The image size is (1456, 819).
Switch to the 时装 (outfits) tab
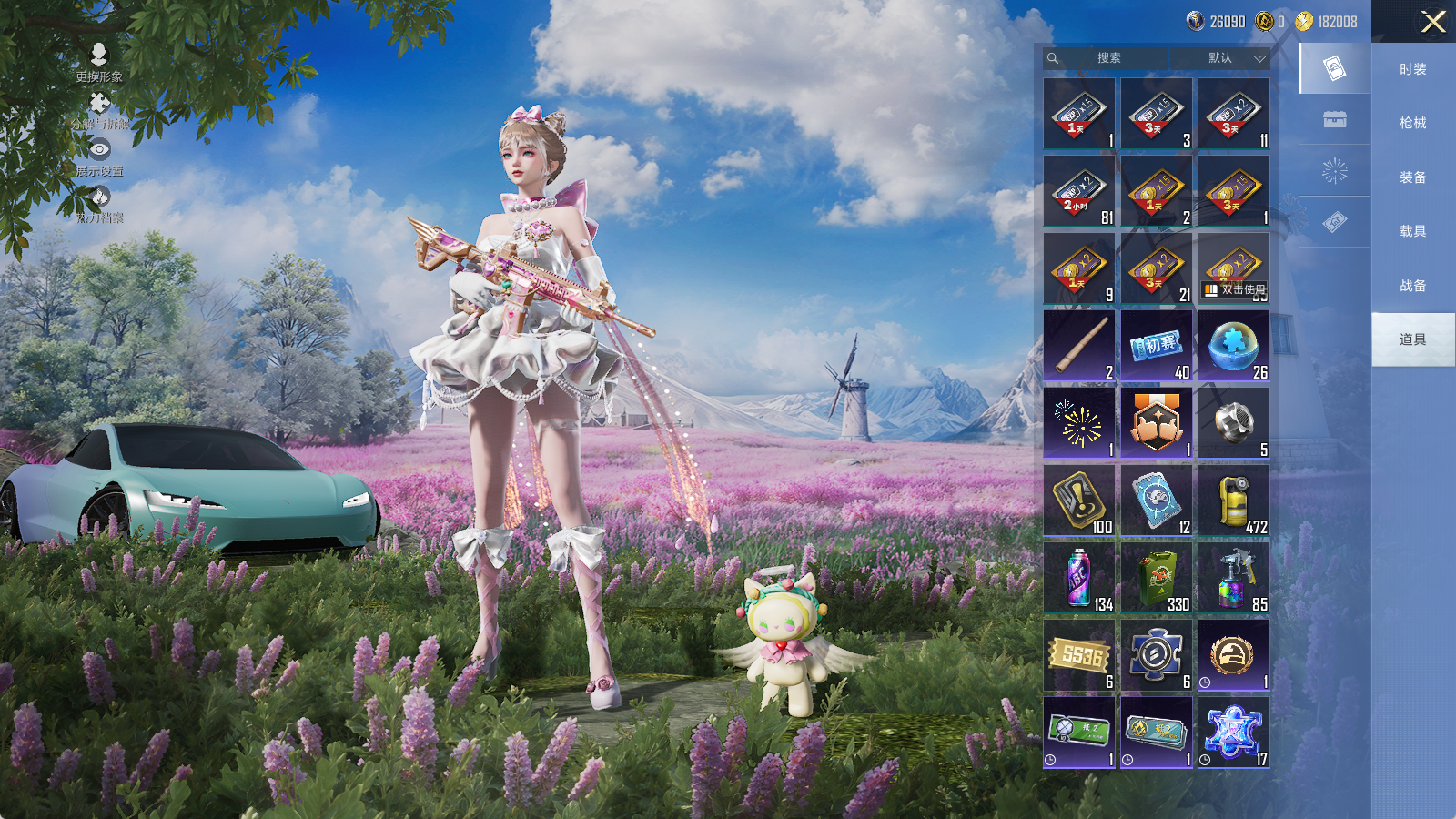(x=1412, y=69)
